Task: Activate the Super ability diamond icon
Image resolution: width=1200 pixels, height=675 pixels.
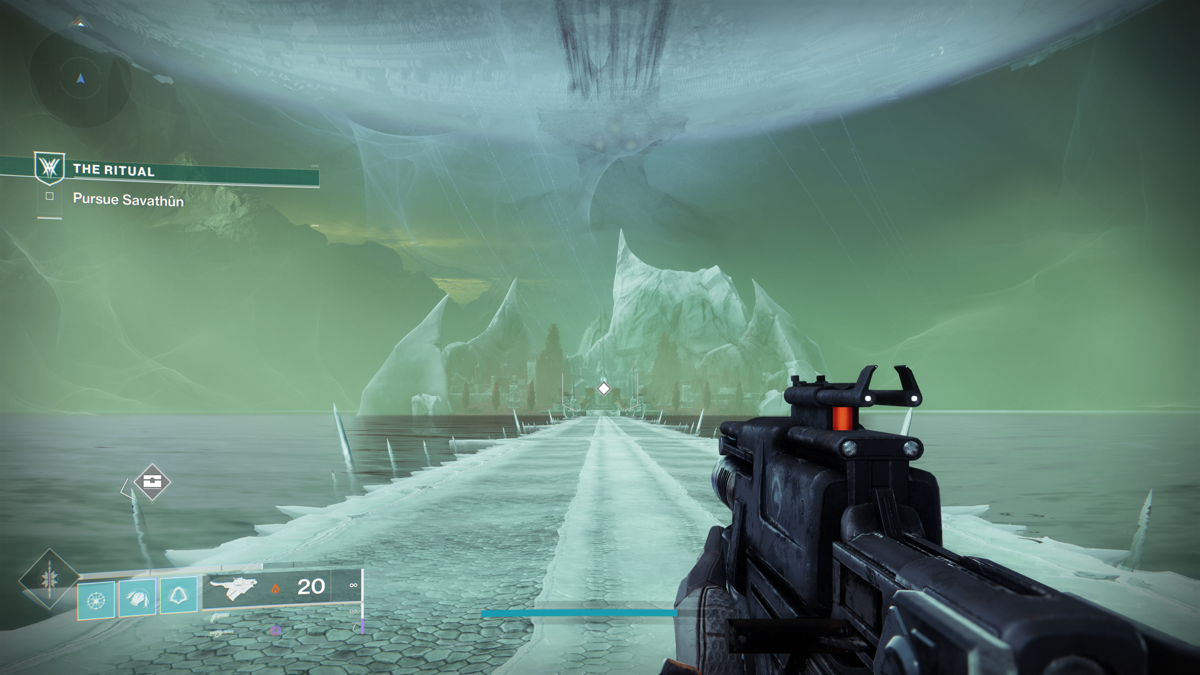Action: pyautogui.click(x=48, y=580)
